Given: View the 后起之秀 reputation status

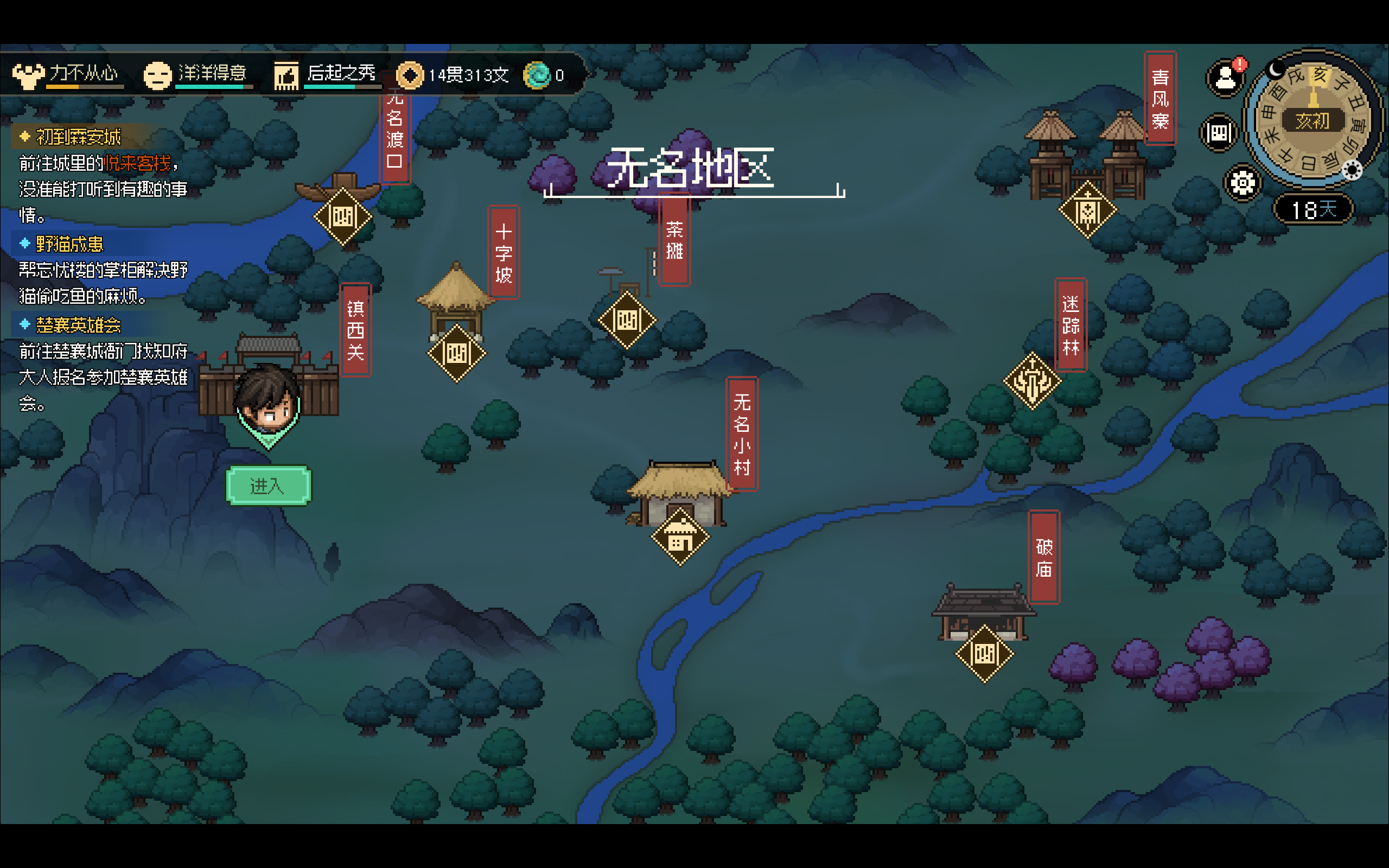Looking at the screenshot, I should 327,75.
